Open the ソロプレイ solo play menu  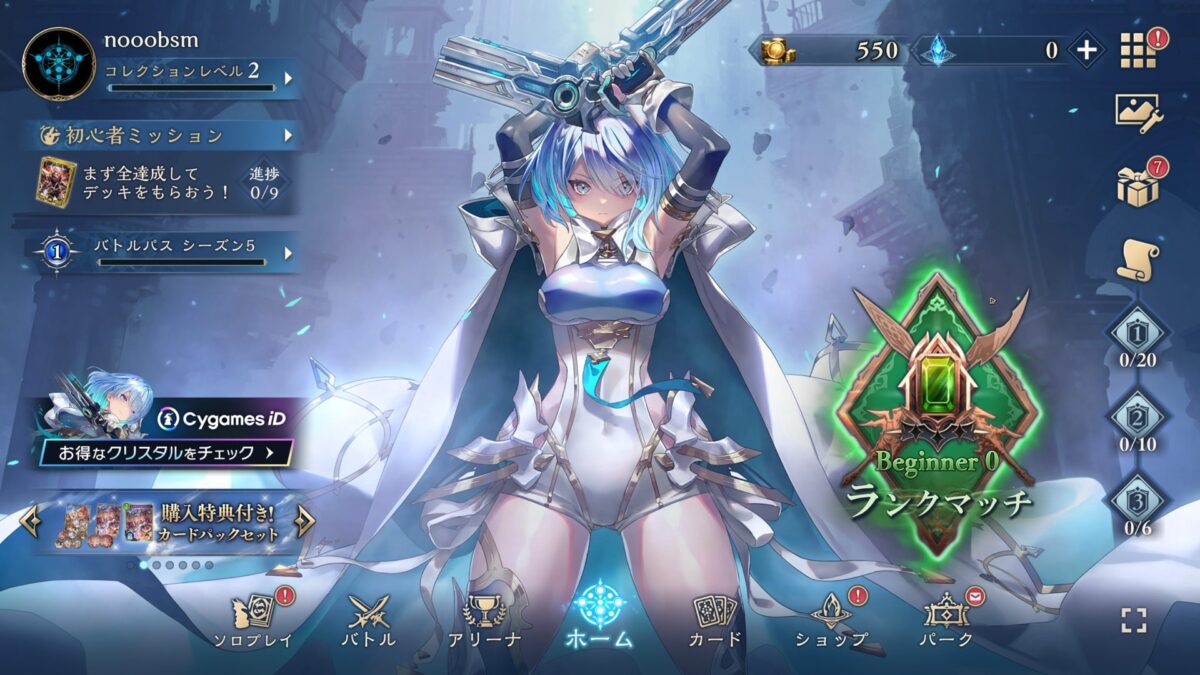(252, 620)
